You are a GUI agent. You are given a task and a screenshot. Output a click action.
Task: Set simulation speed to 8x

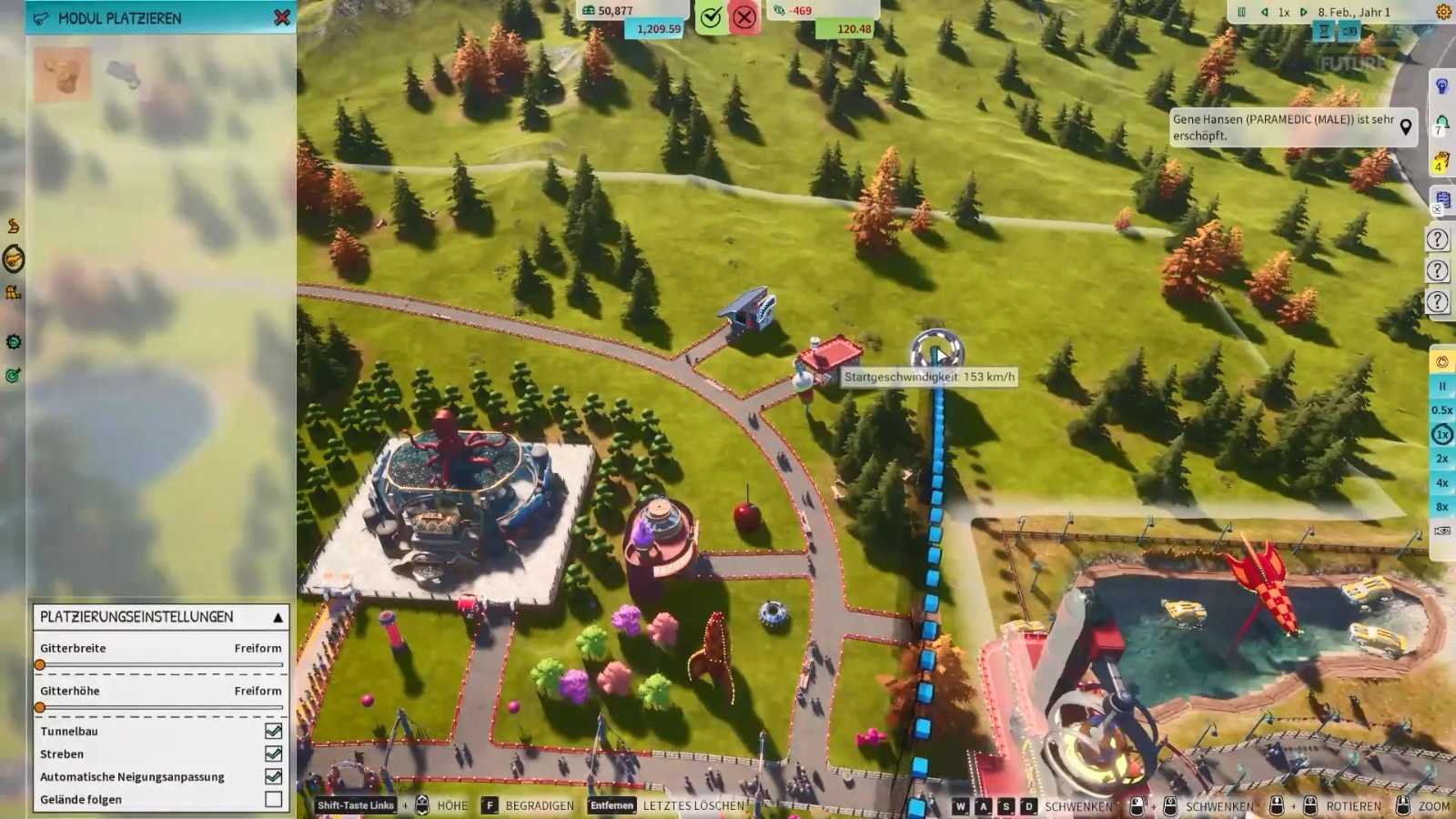[1442, 507]
